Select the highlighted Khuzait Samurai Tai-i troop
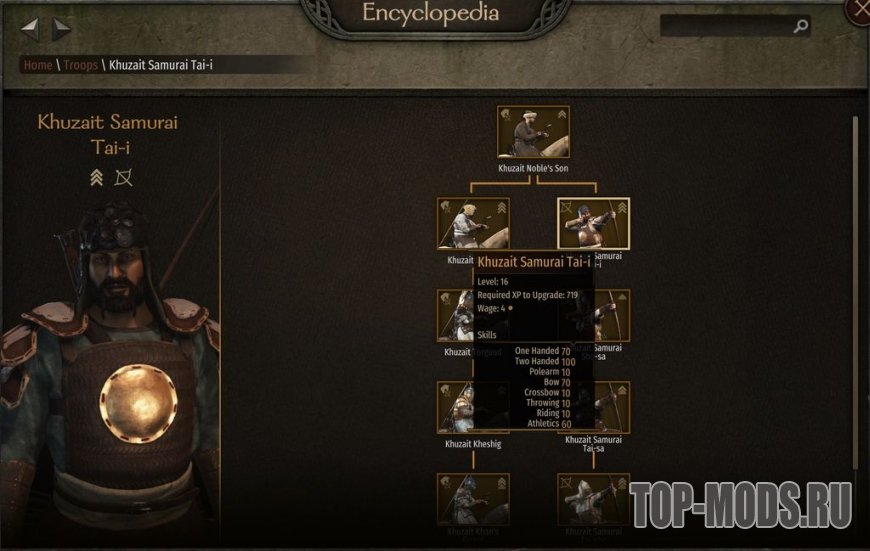 coord(592,223)
